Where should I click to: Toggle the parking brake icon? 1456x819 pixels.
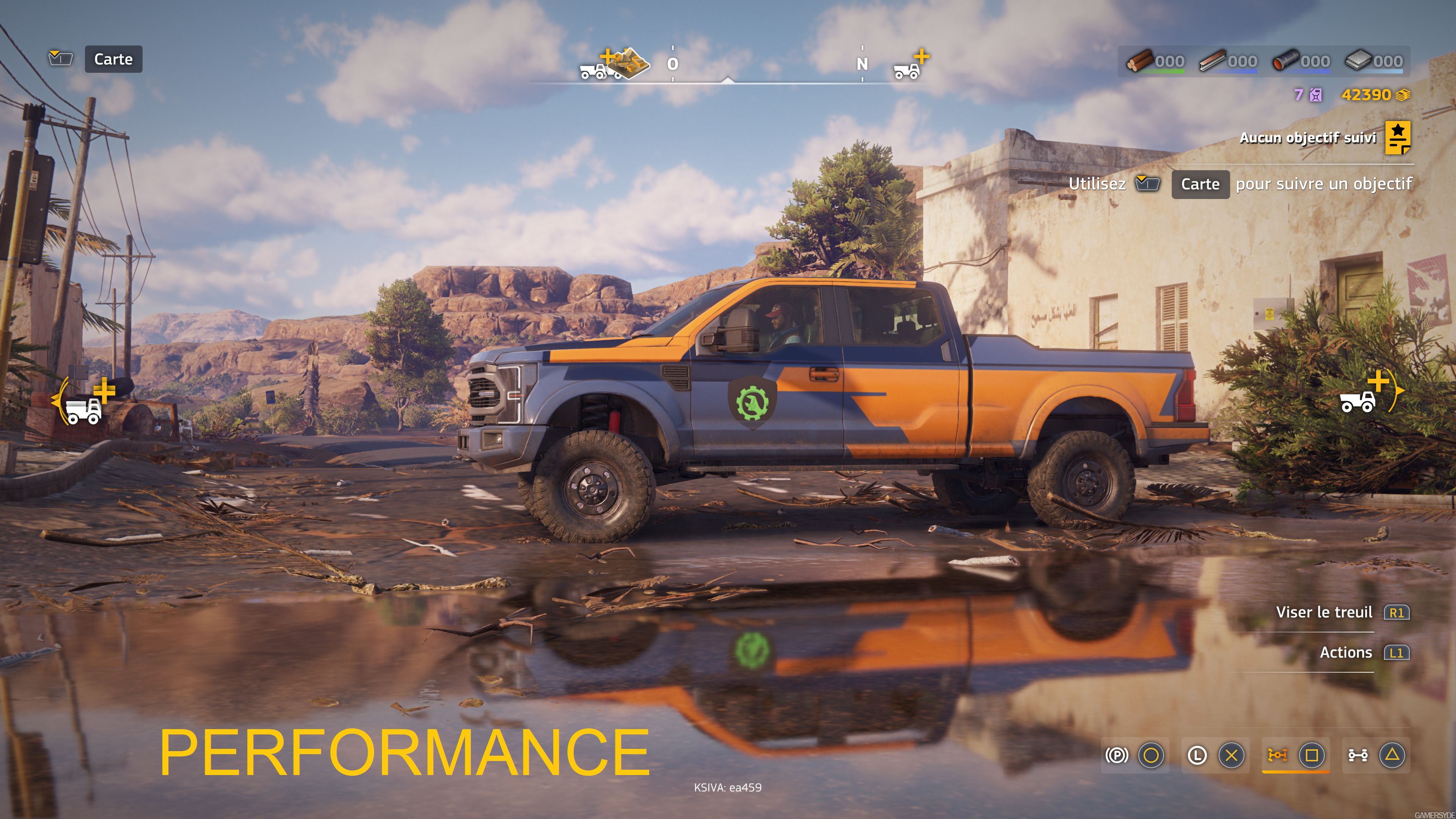(1117, 755)
